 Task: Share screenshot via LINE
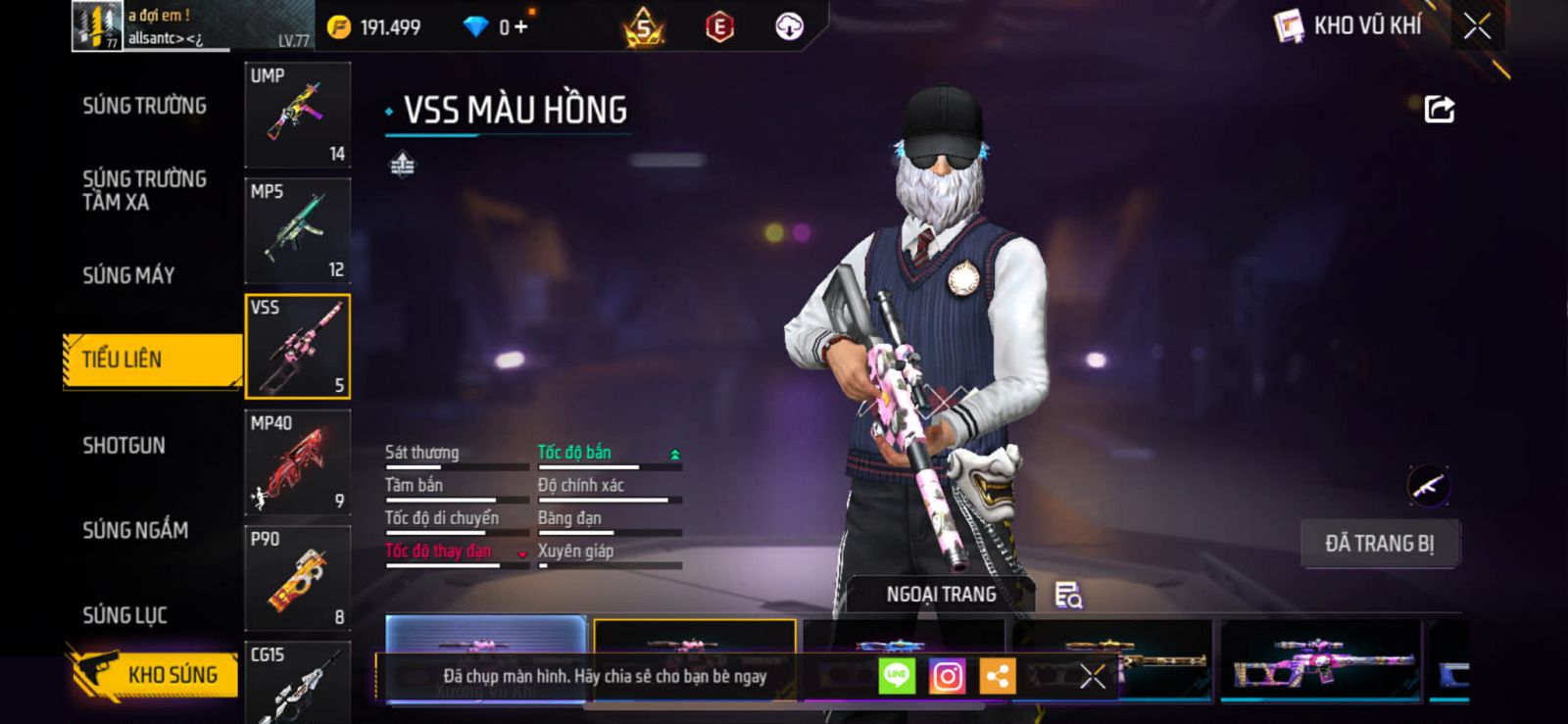[x=897, y=676]
